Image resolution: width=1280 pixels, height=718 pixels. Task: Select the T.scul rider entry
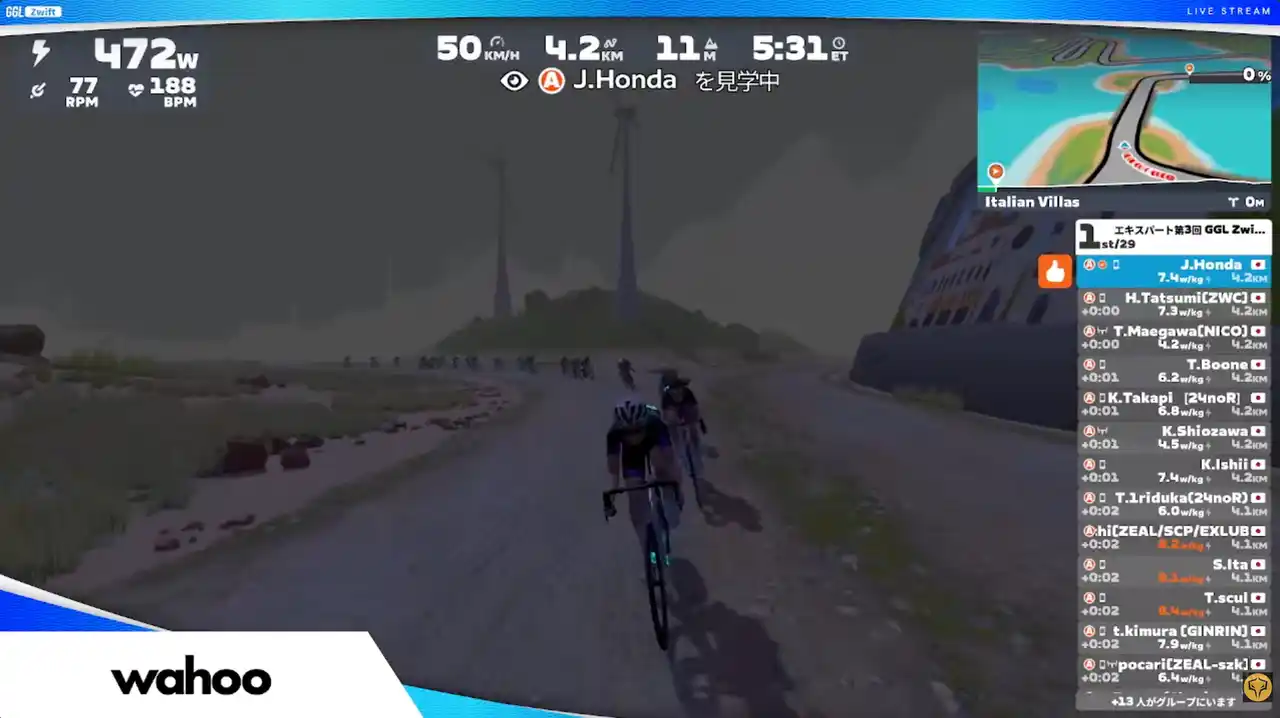coord(1174,604)
